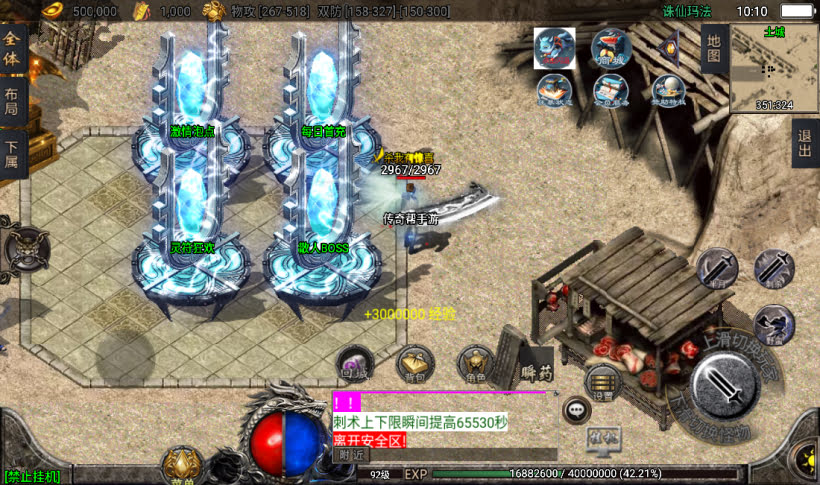This screenshot has width=820, height=485.
Task: Select the 全体 tab
Action: point(12,50)
